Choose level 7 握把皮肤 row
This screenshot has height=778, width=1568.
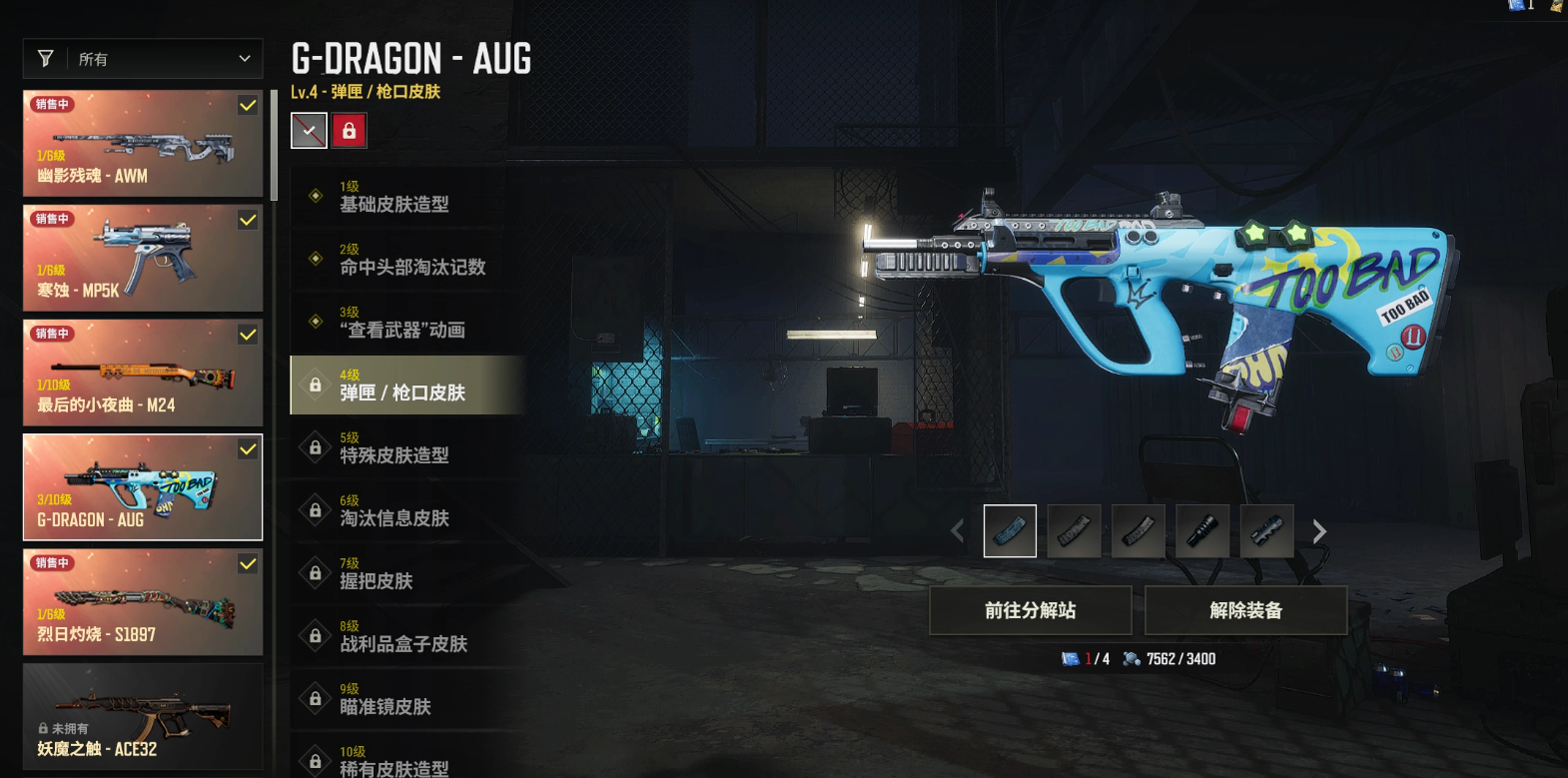point(407,574)
